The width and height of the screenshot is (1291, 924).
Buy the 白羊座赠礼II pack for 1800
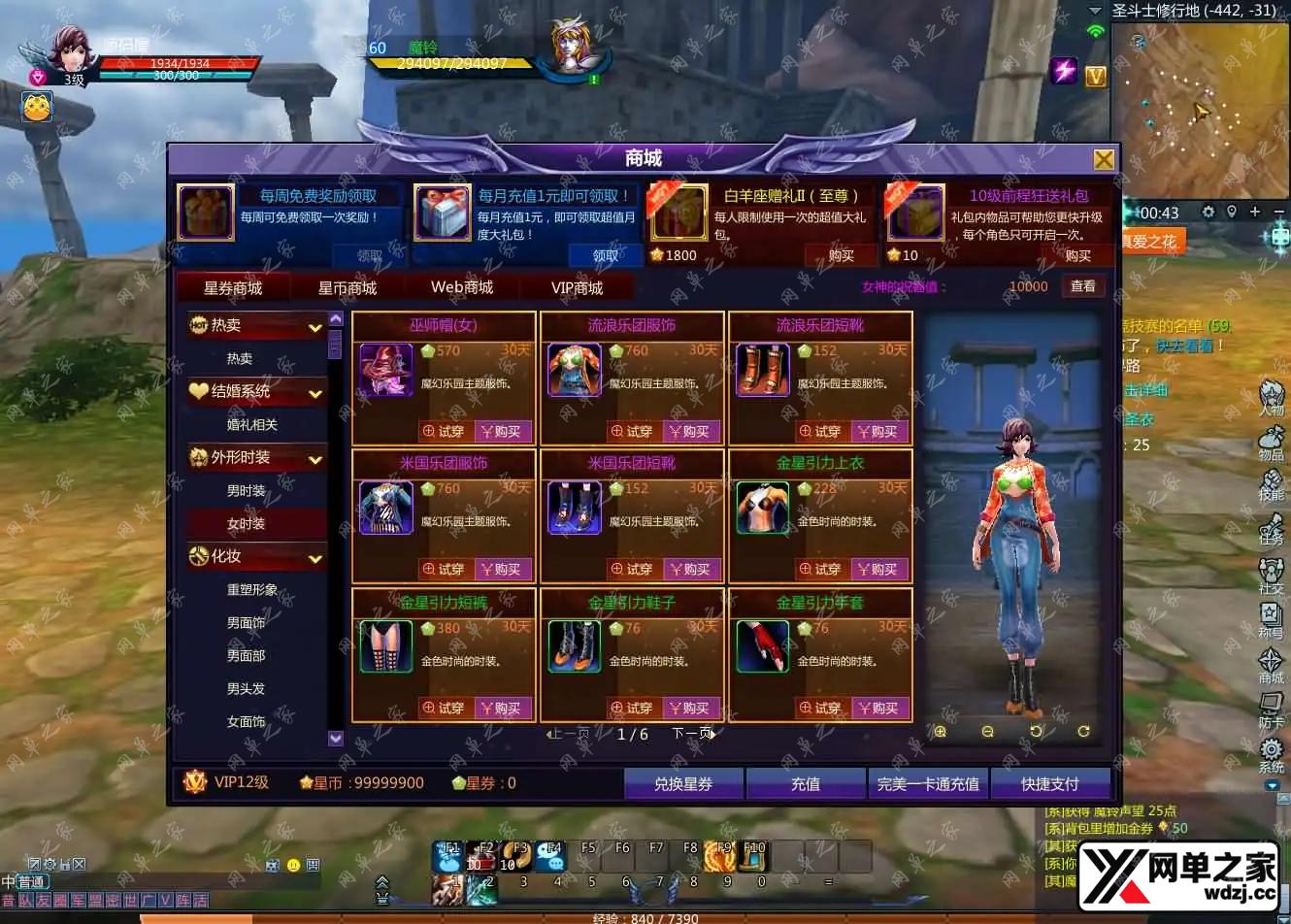coord(841,256)
